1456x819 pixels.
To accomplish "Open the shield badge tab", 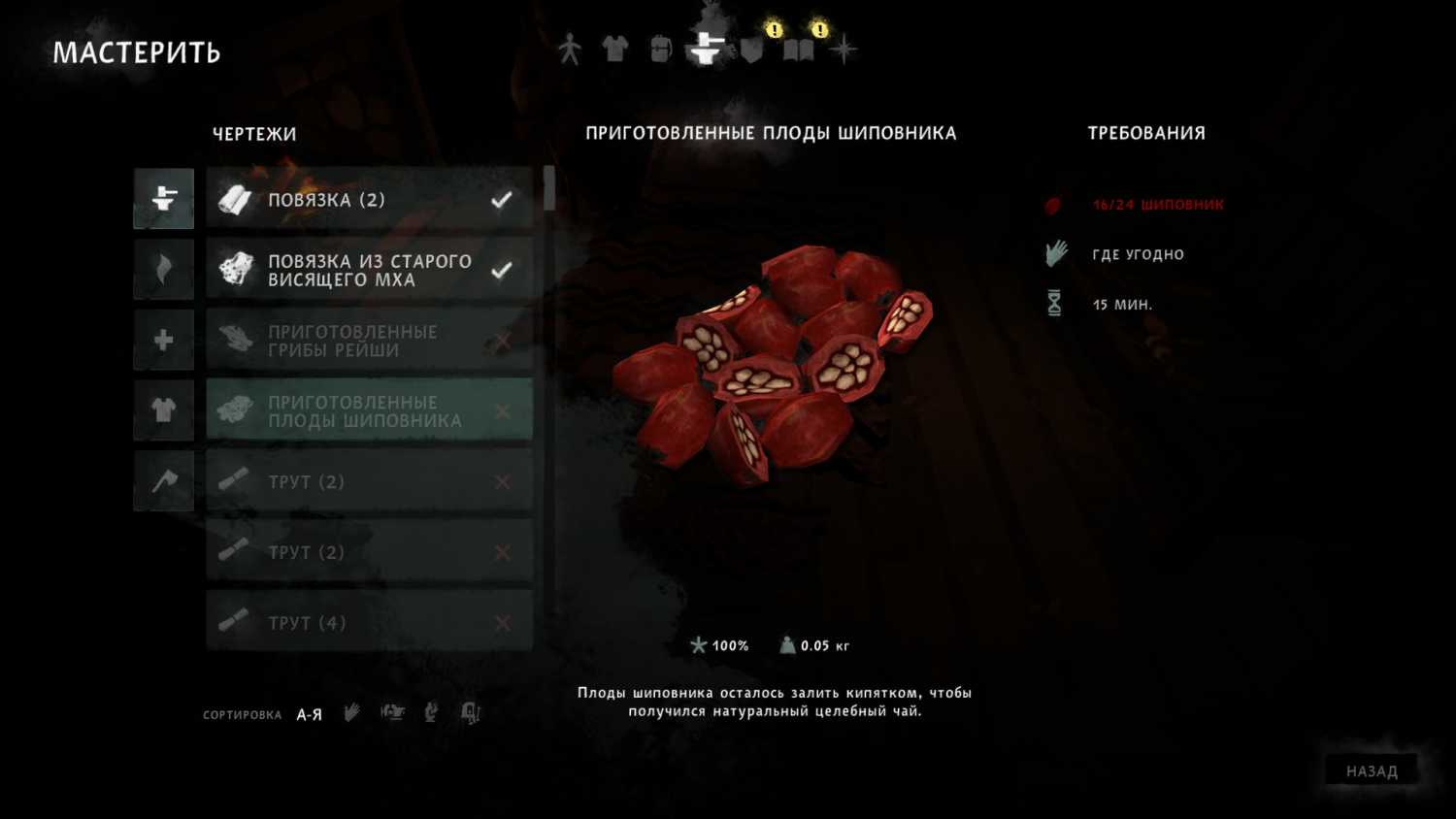I will 752,49.
